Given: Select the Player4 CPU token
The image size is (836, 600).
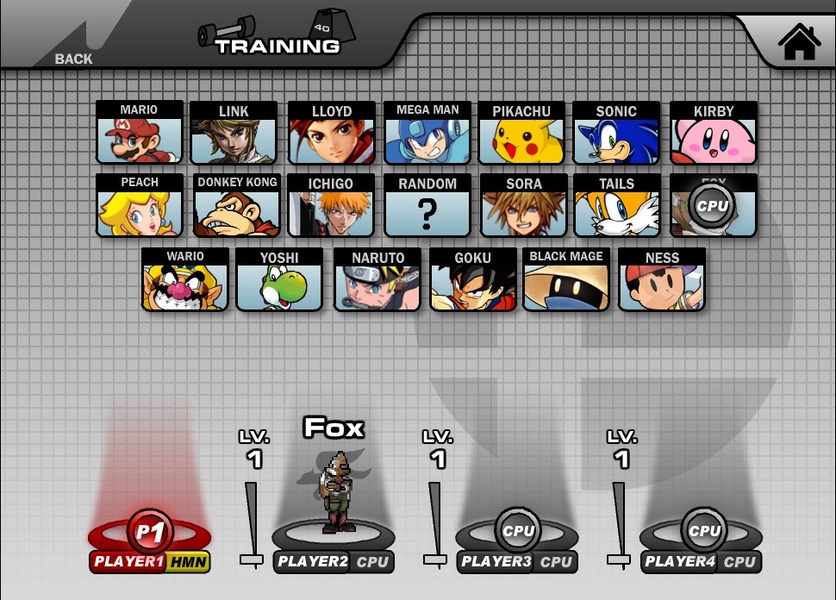Looking at the screenshot, I should point(704,531).
